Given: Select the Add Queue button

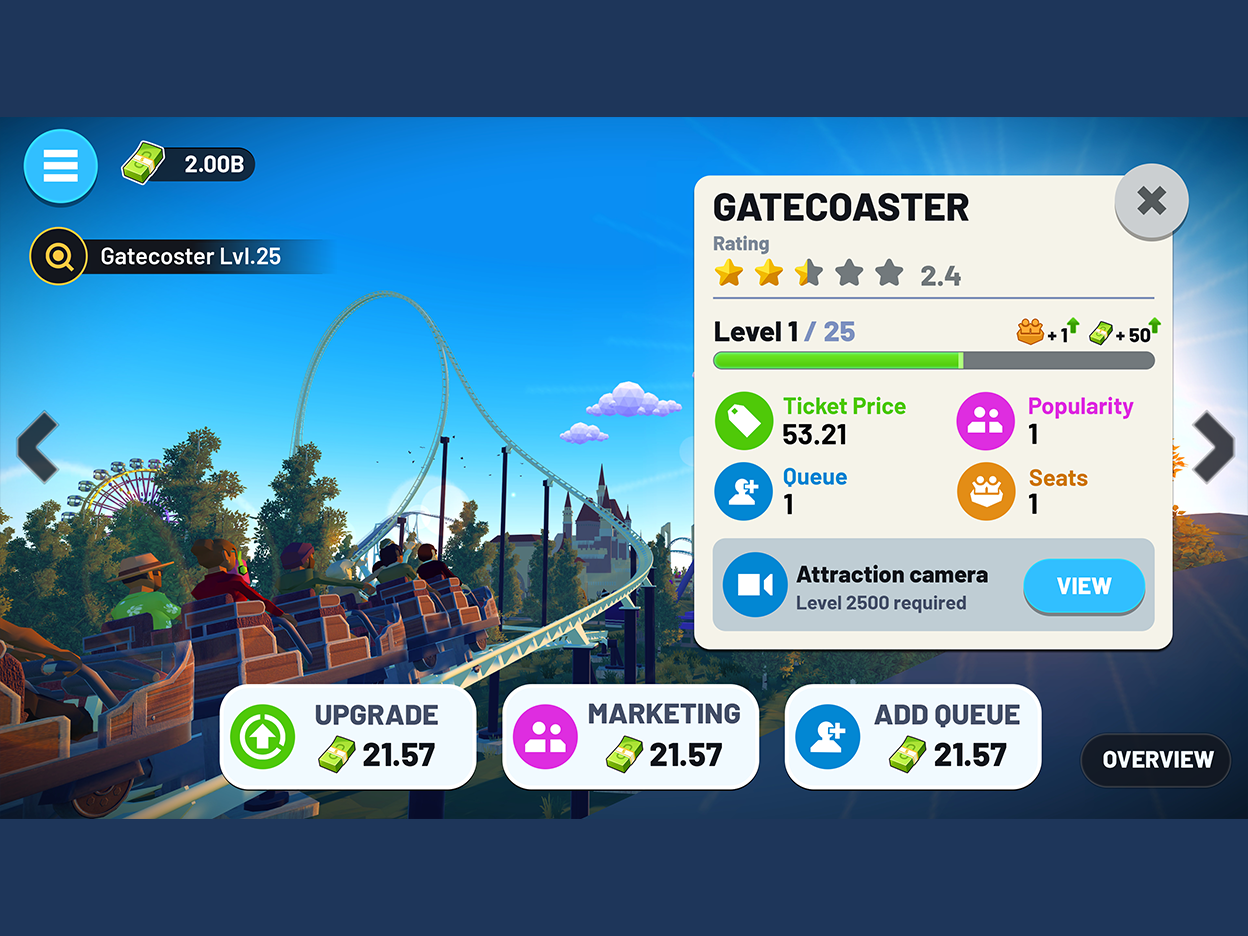Looking at the screenshot, I should click(x=912, y=736).
